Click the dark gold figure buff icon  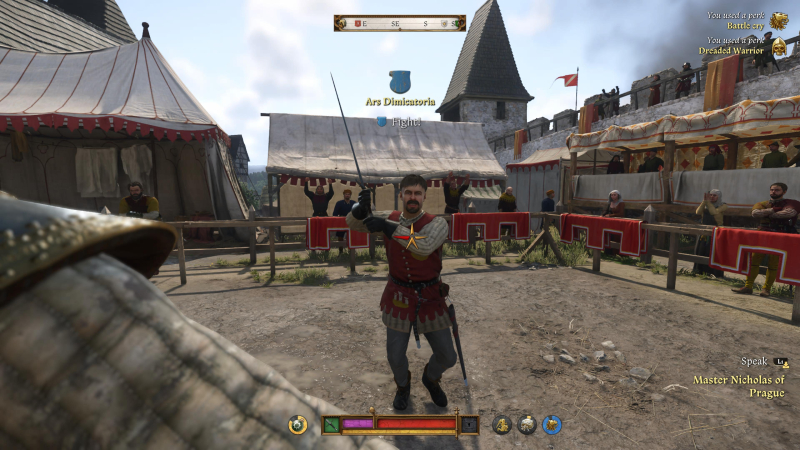point(502,424)
